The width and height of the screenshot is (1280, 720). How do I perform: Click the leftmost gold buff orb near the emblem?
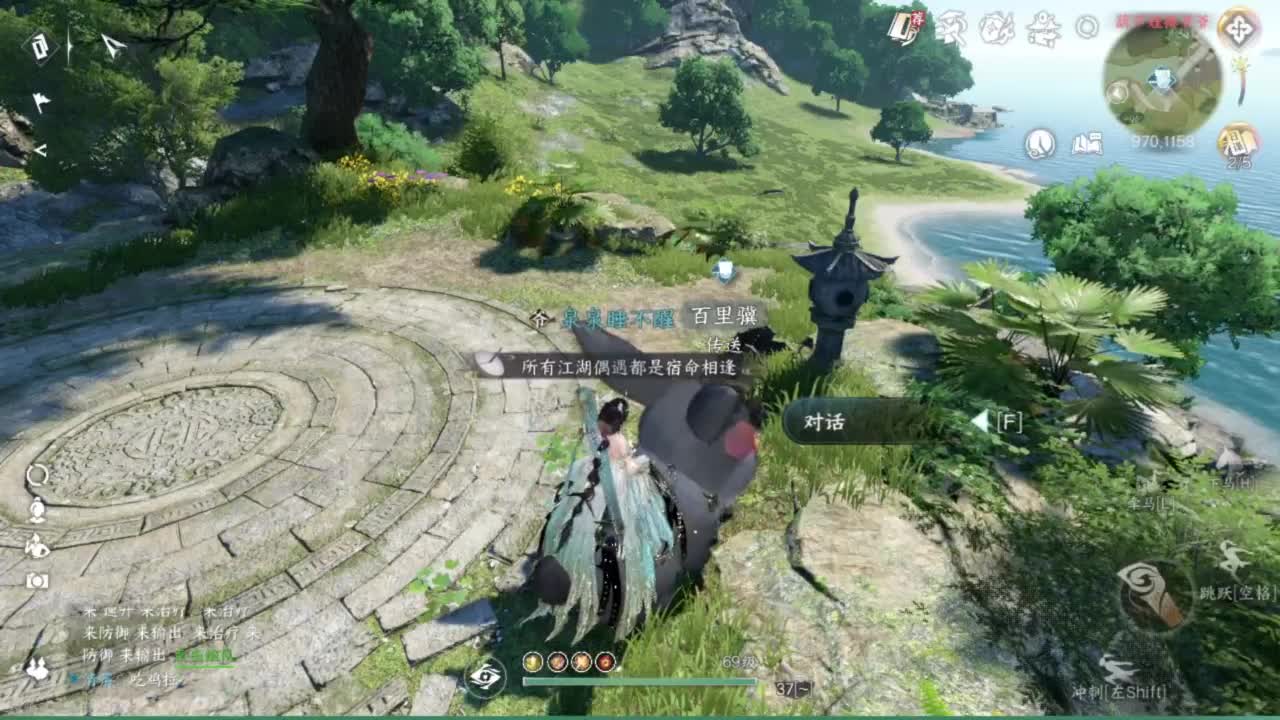click(x=531, y=662)
